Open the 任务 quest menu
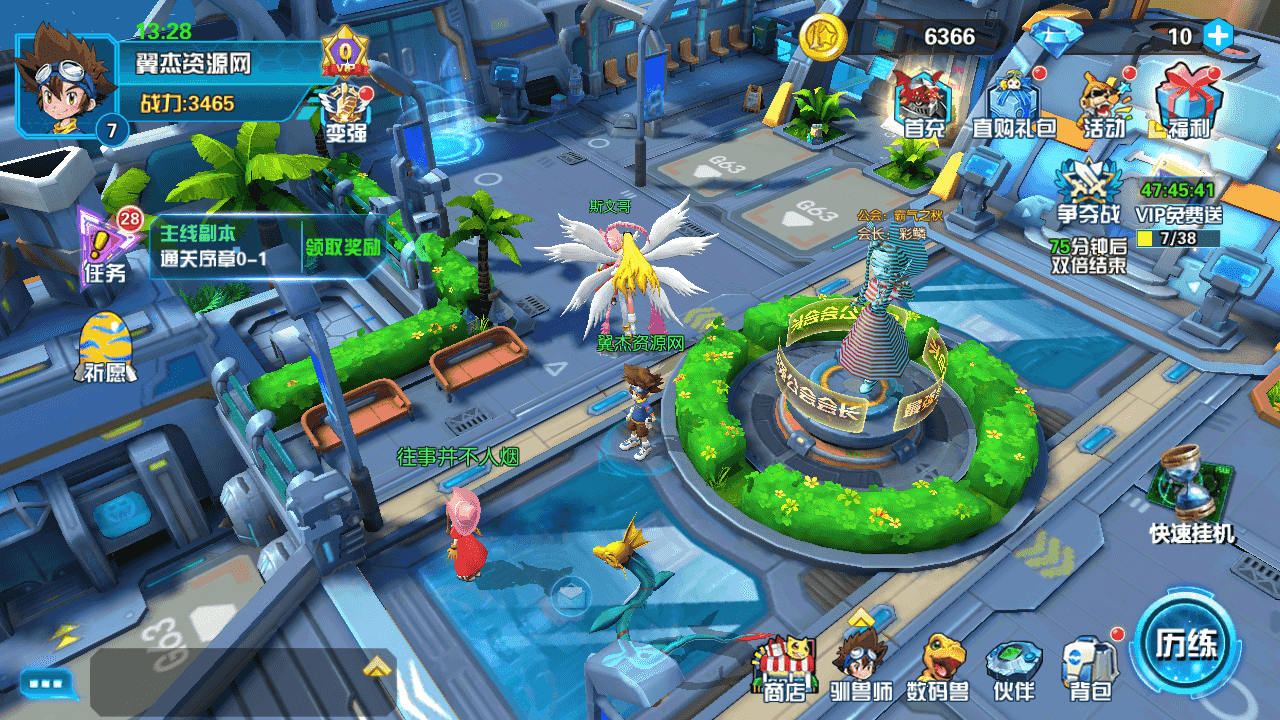 click(106, 245)
